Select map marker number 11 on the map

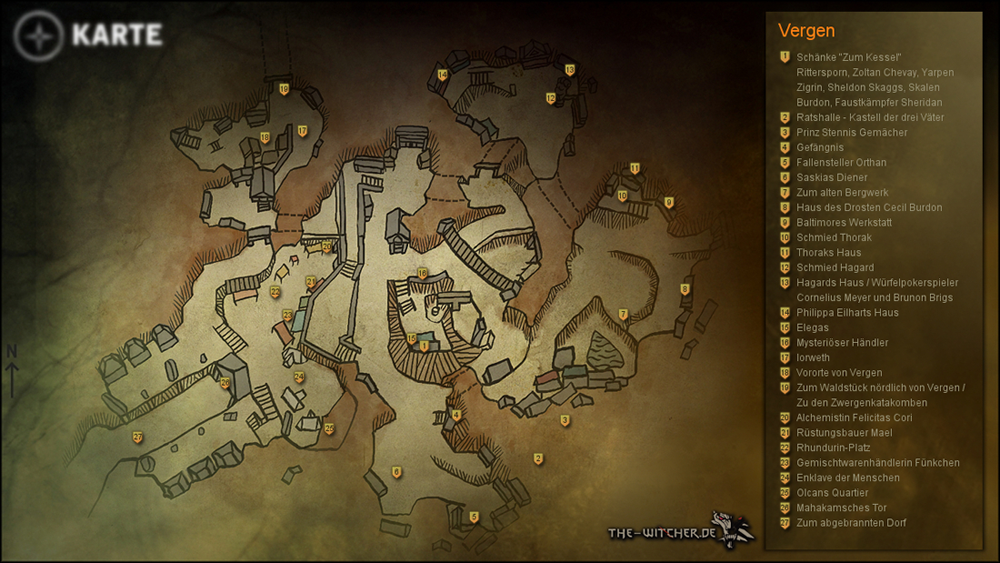click(635, 168)
